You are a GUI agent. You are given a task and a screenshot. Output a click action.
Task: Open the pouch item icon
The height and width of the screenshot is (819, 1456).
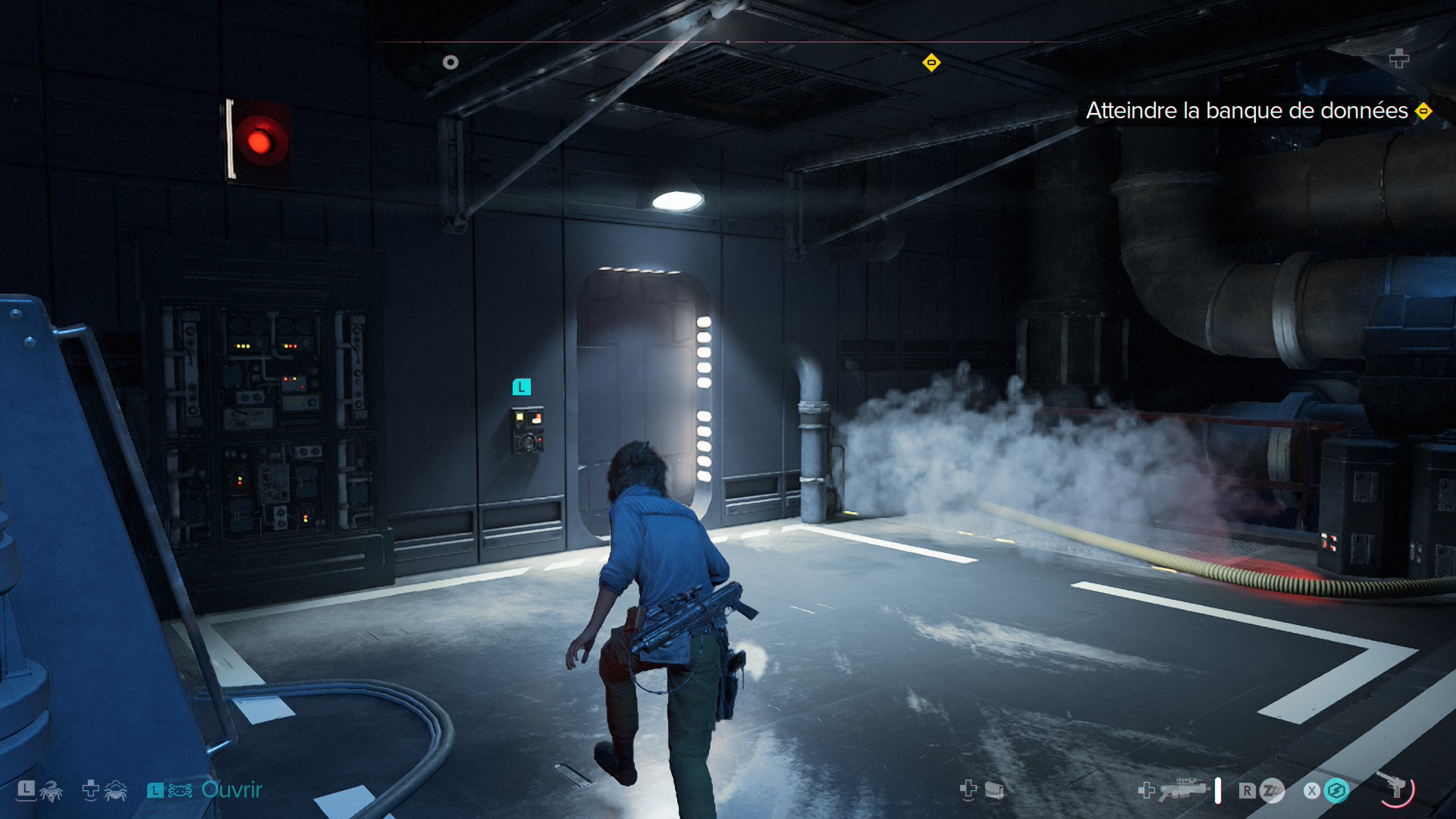point(994,791)
